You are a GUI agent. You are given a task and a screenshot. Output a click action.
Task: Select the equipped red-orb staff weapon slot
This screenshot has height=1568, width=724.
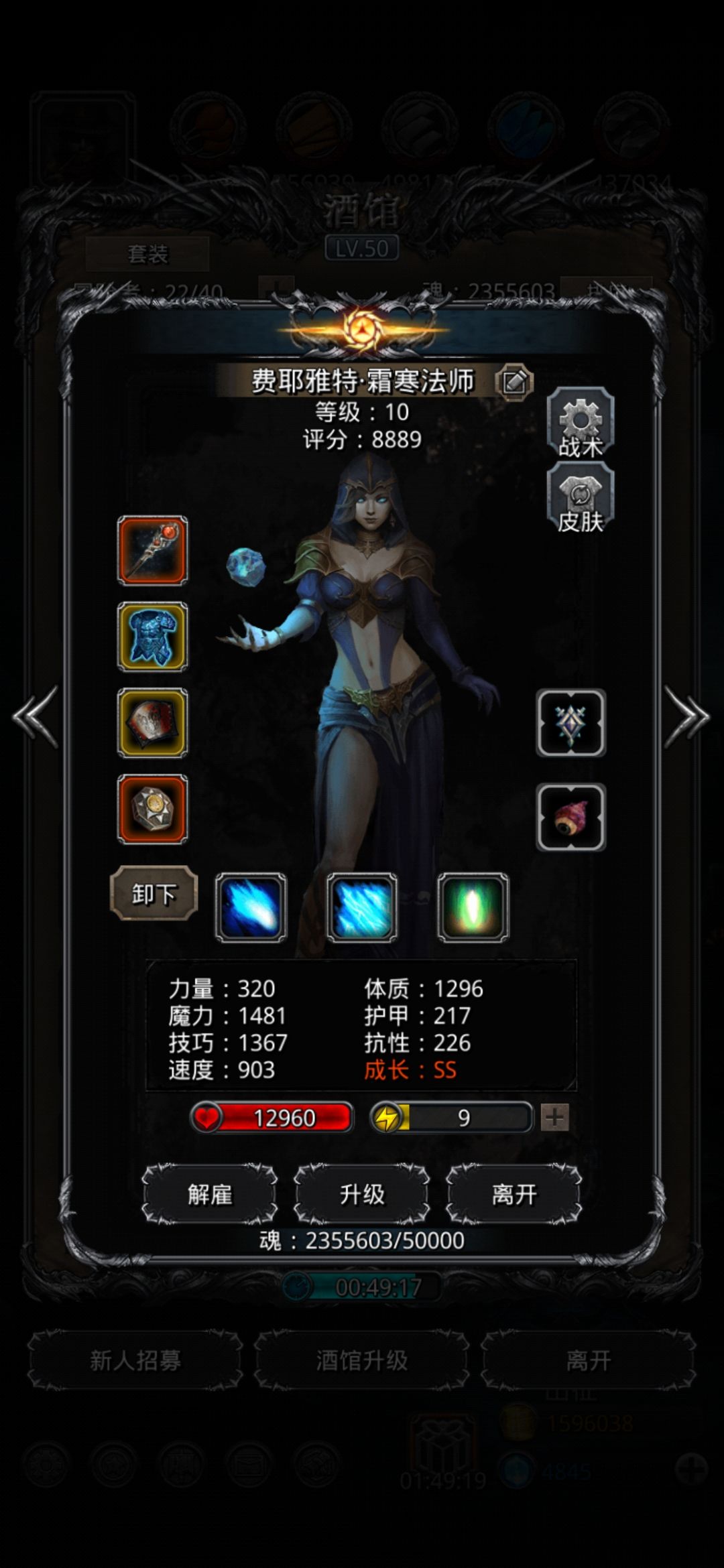click(x=153, y=550)
